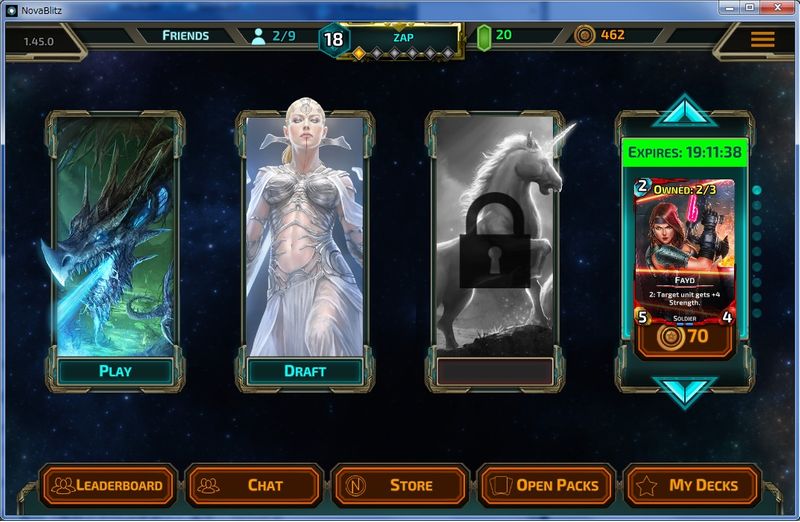Click the green gem currency counter
The width and height of the screenshot is (800, 522).
[485, 36]
